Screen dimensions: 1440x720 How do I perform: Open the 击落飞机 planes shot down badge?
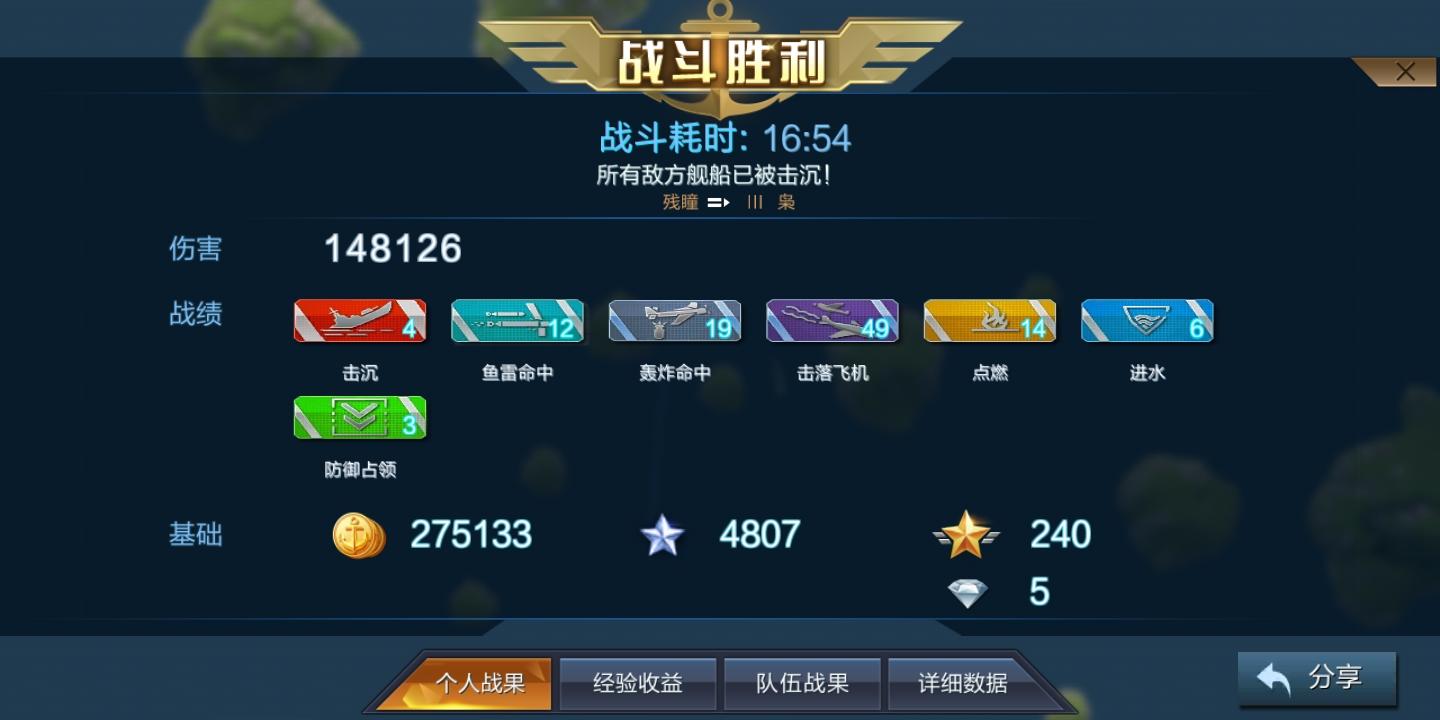coord(832,320)
